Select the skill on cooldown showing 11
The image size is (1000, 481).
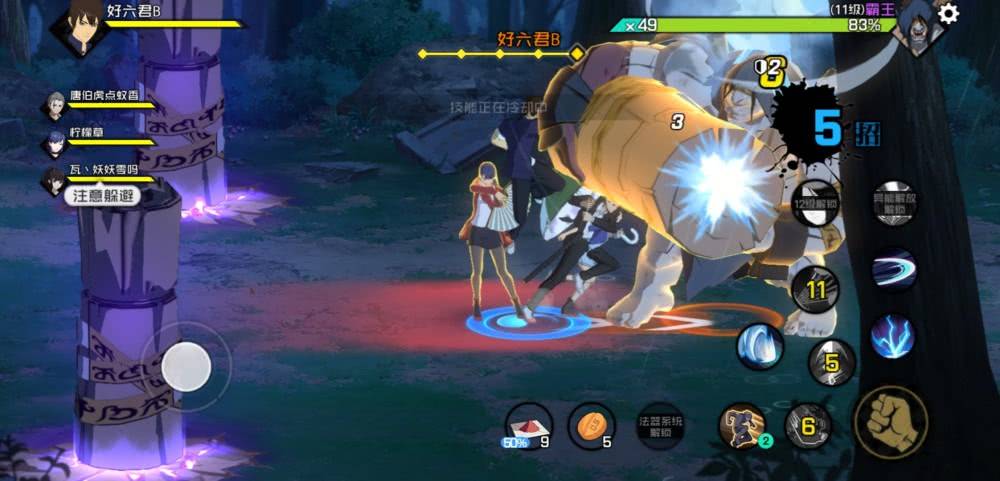click(815, 291)
